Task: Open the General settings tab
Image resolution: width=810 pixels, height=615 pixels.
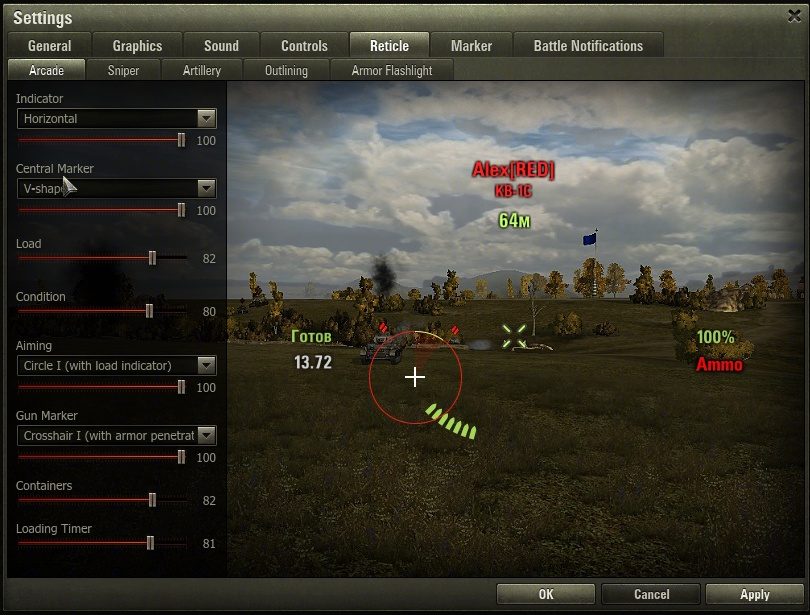Action: point(49,46)
